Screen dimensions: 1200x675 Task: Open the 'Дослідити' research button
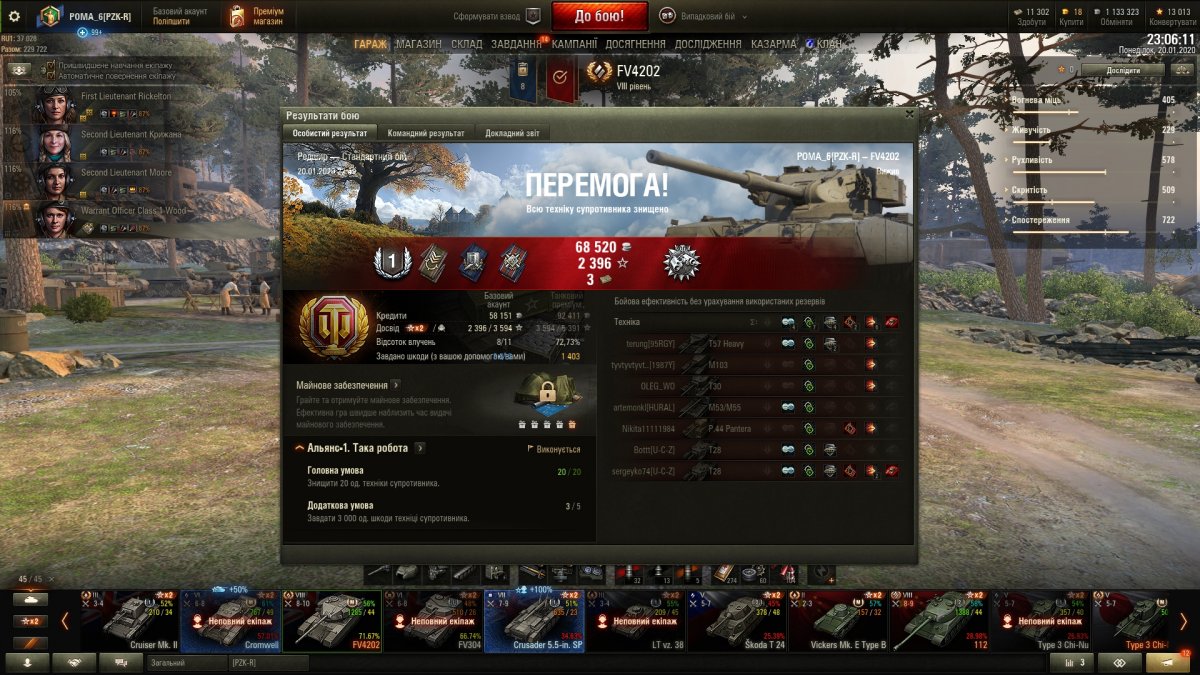pos(1122,70)
